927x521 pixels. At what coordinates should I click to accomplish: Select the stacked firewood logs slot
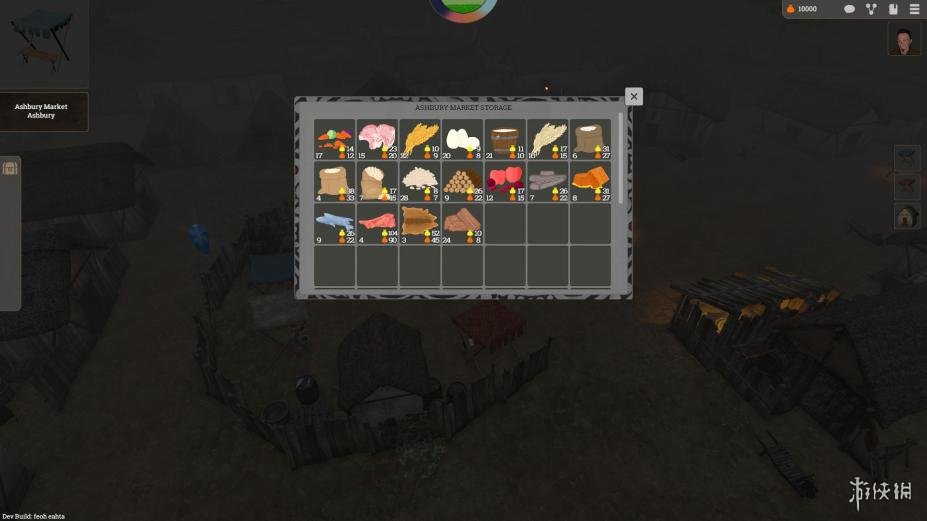(x=462, y=182)
